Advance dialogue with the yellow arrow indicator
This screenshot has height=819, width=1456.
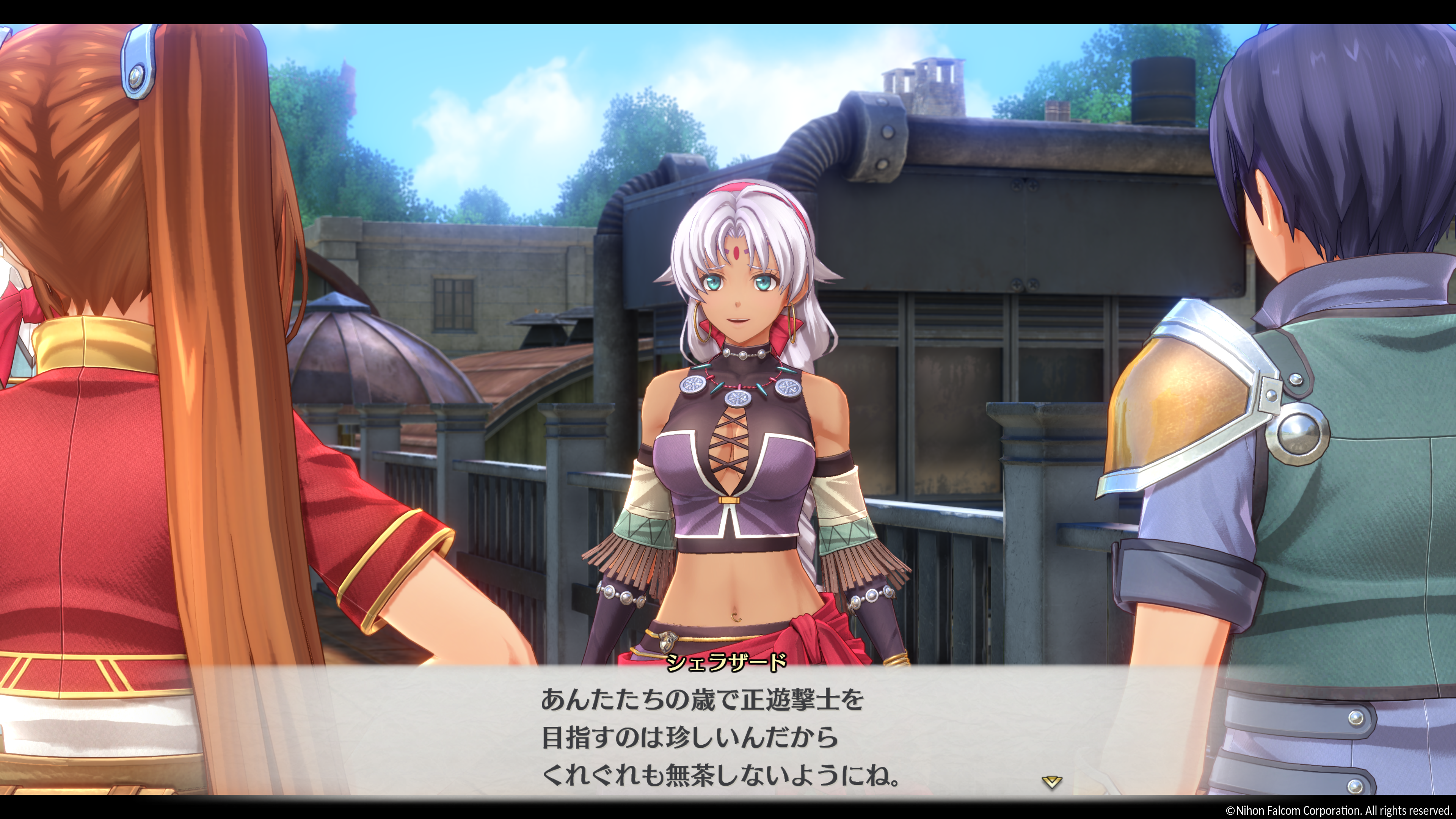pos(1051,782)
